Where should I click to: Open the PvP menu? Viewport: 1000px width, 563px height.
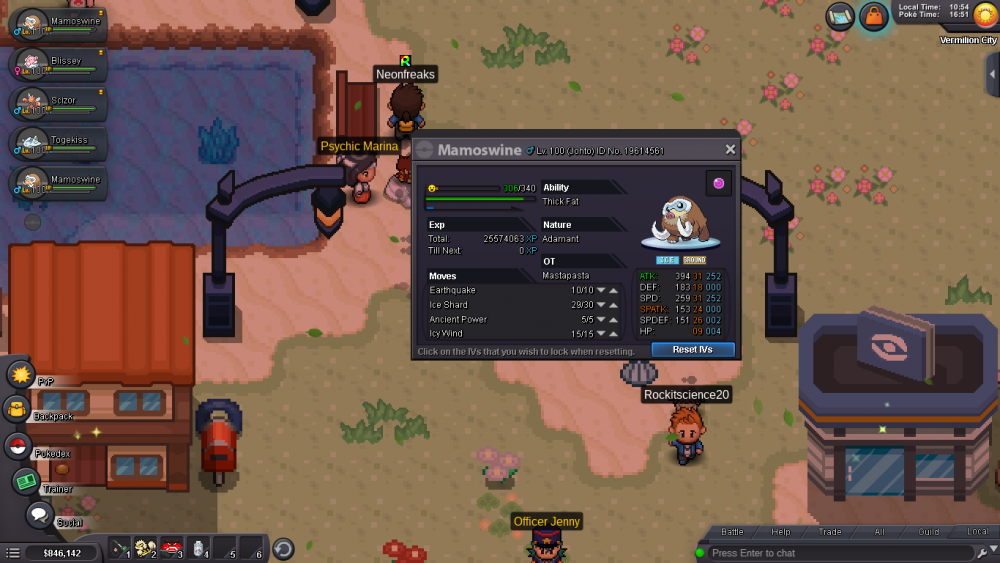pyautogui.click(x=21, y=375)
